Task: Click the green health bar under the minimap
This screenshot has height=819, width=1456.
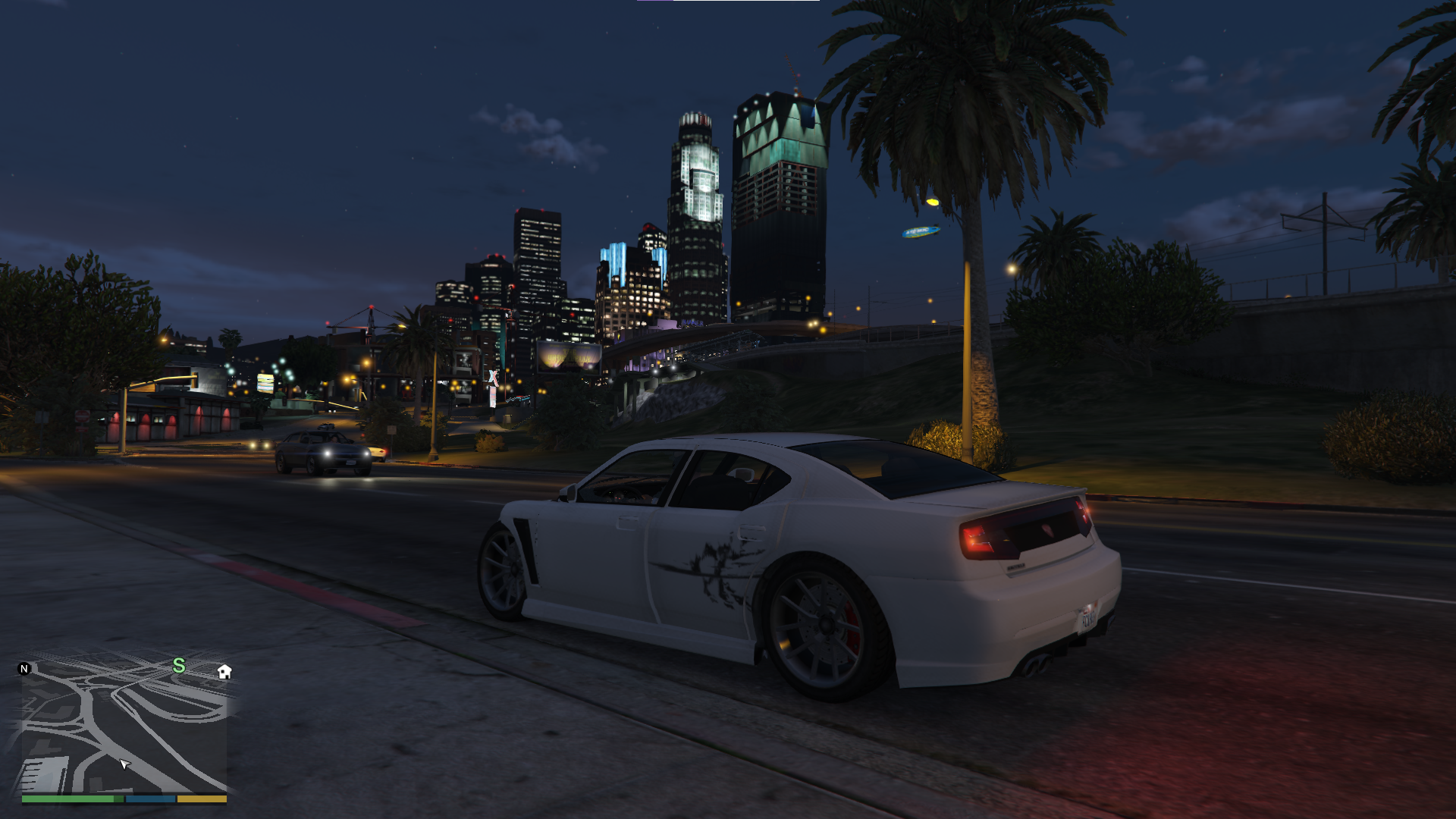Action: click(x=72, y=799)
